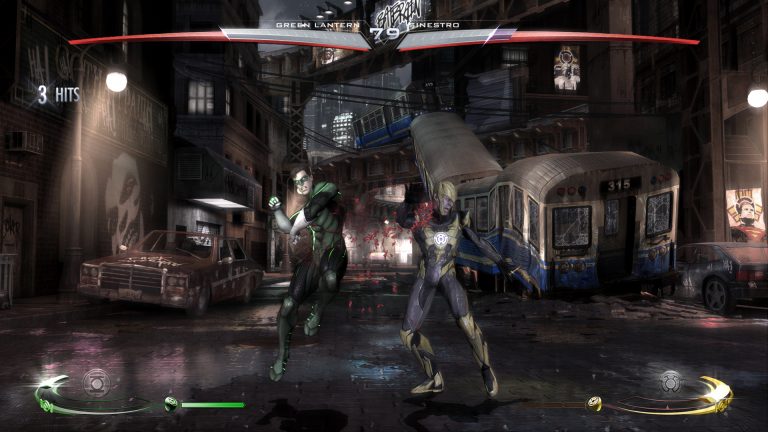Click Green Lantern's green lantern trait emblem
The height and width of the screenshot is (432, 768).
tap(95, 382)
